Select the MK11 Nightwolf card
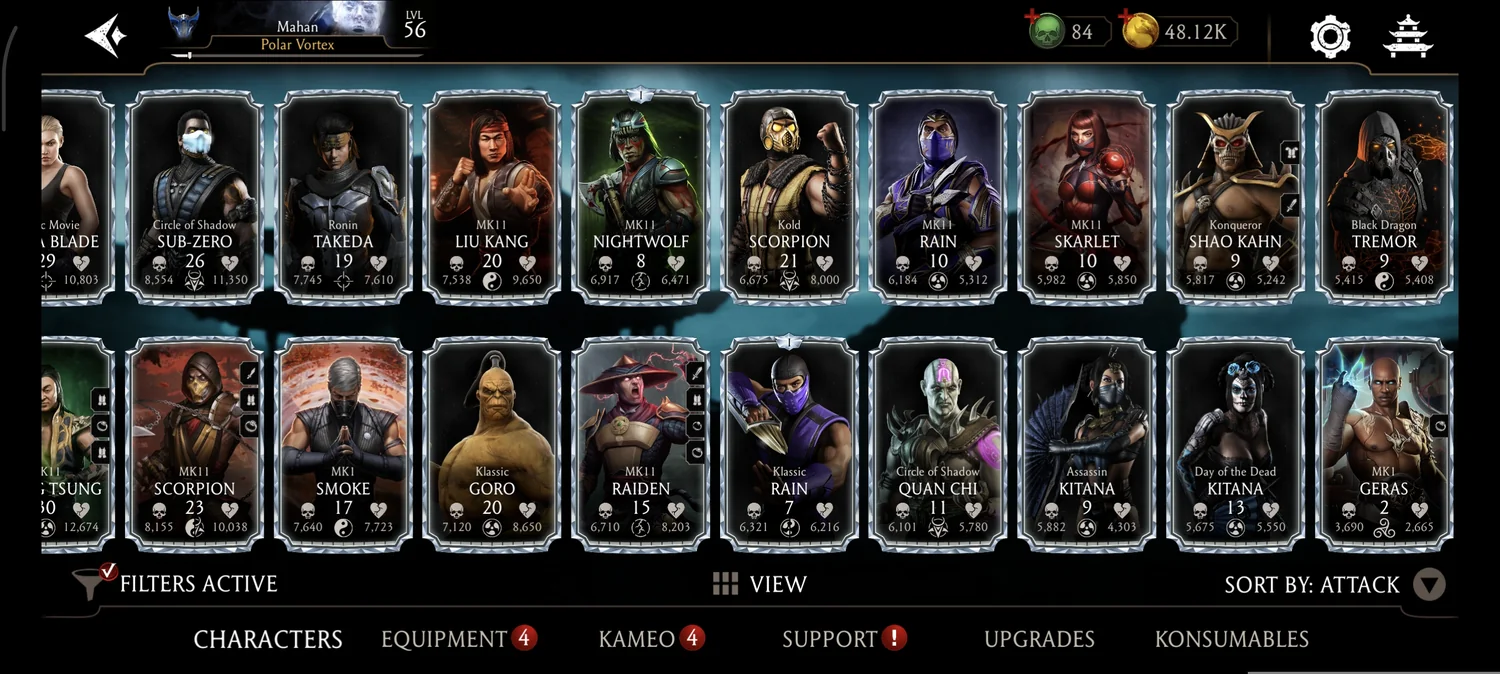 click(641, 195)
